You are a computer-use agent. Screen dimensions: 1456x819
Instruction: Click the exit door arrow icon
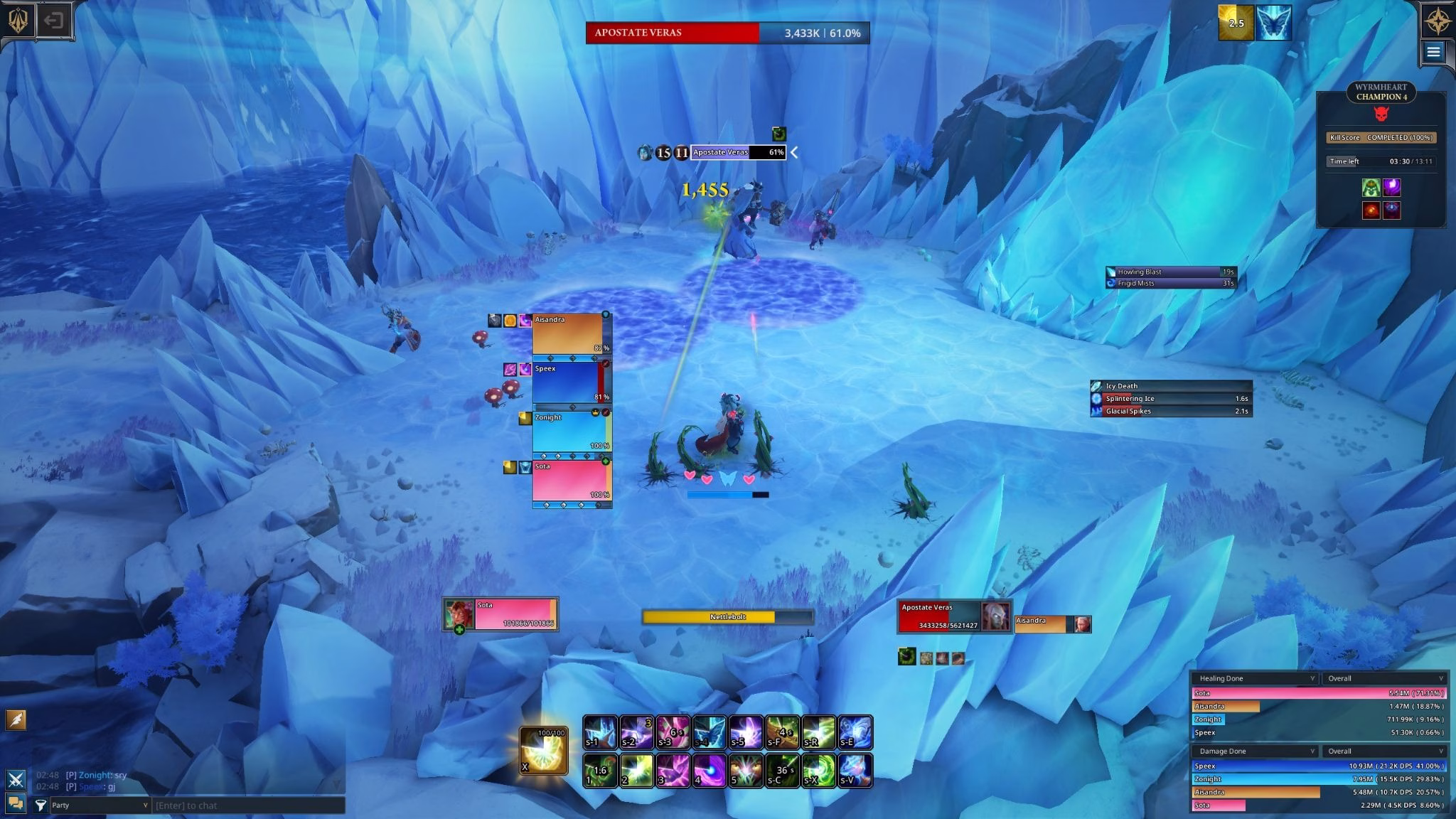53,20
